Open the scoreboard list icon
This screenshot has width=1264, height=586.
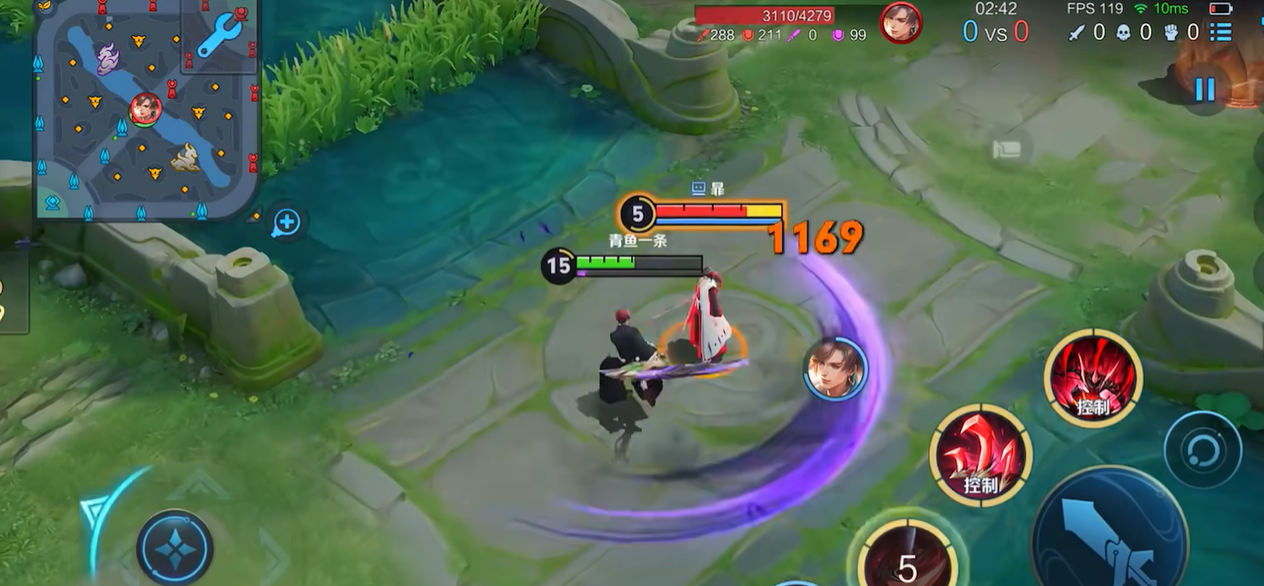(x=1220, y=32)
